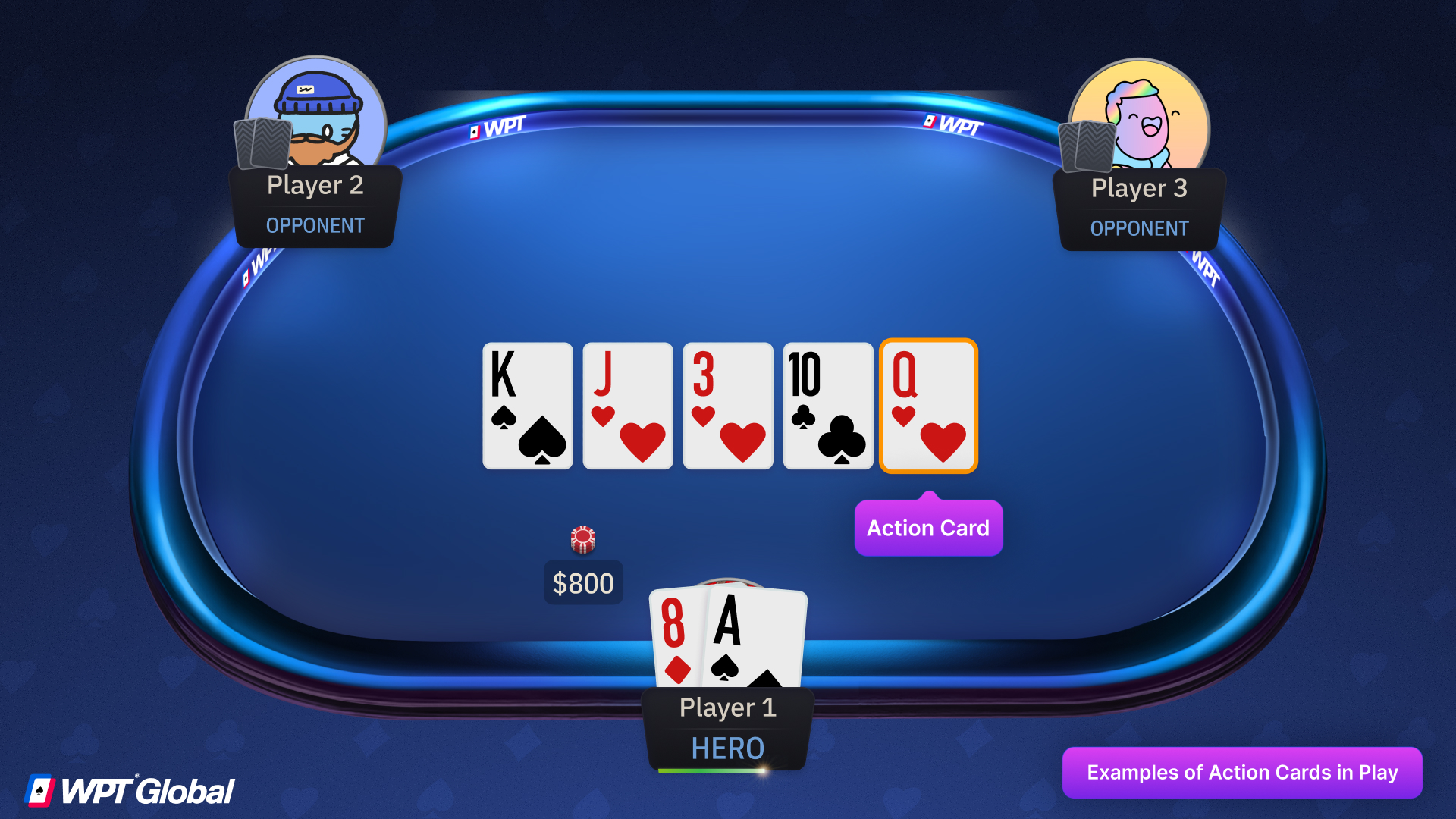Click the Player 2 name label
The image size is (1456, 819).
[x=315, y=186]
